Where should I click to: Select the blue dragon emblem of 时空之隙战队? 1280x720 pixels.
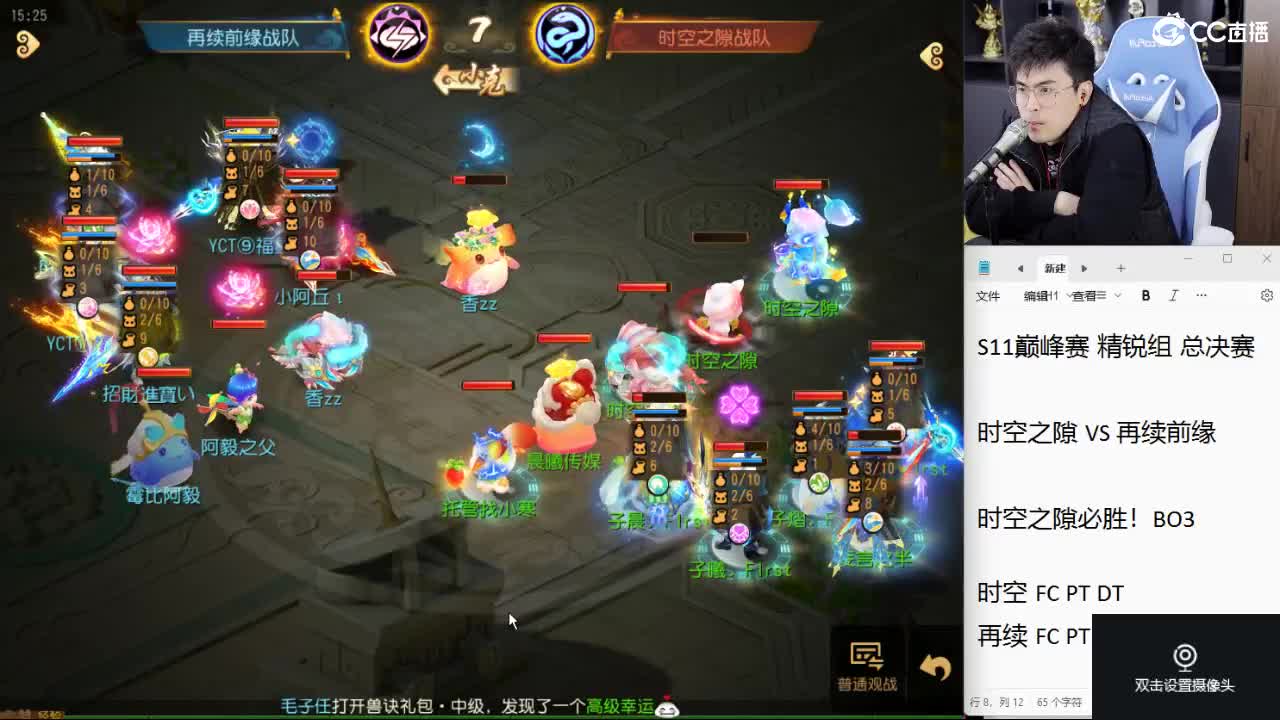tap(563, 33)
